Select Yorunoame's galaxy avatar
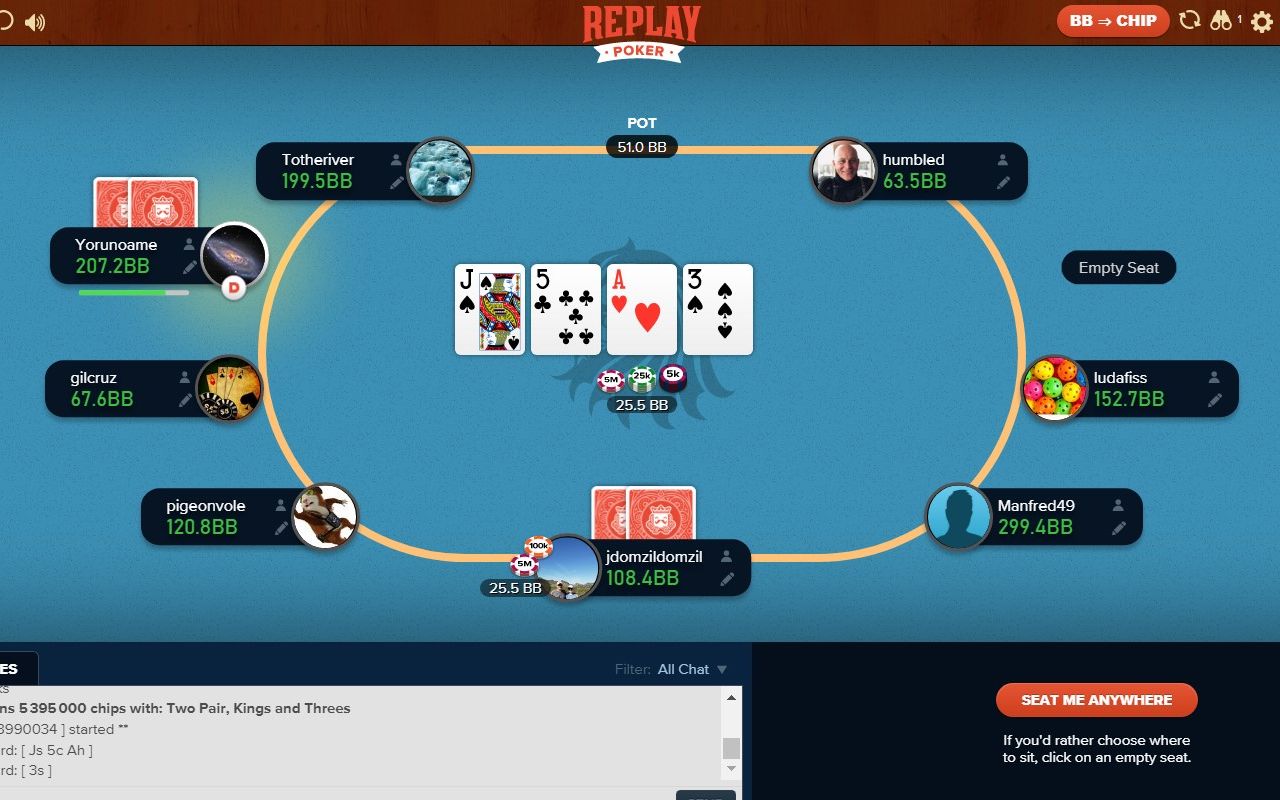Viewport: 1280px width, 800px height. [x=233, y=255]
